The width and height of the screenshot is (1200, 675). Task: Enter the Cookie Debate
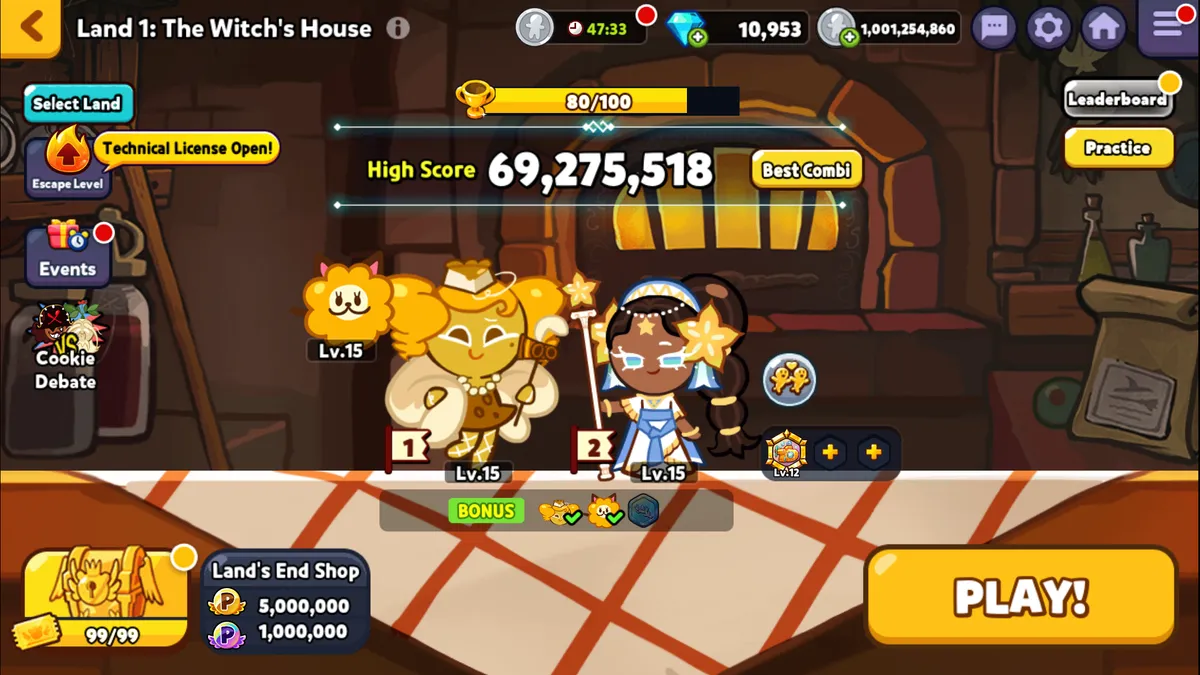65,345
